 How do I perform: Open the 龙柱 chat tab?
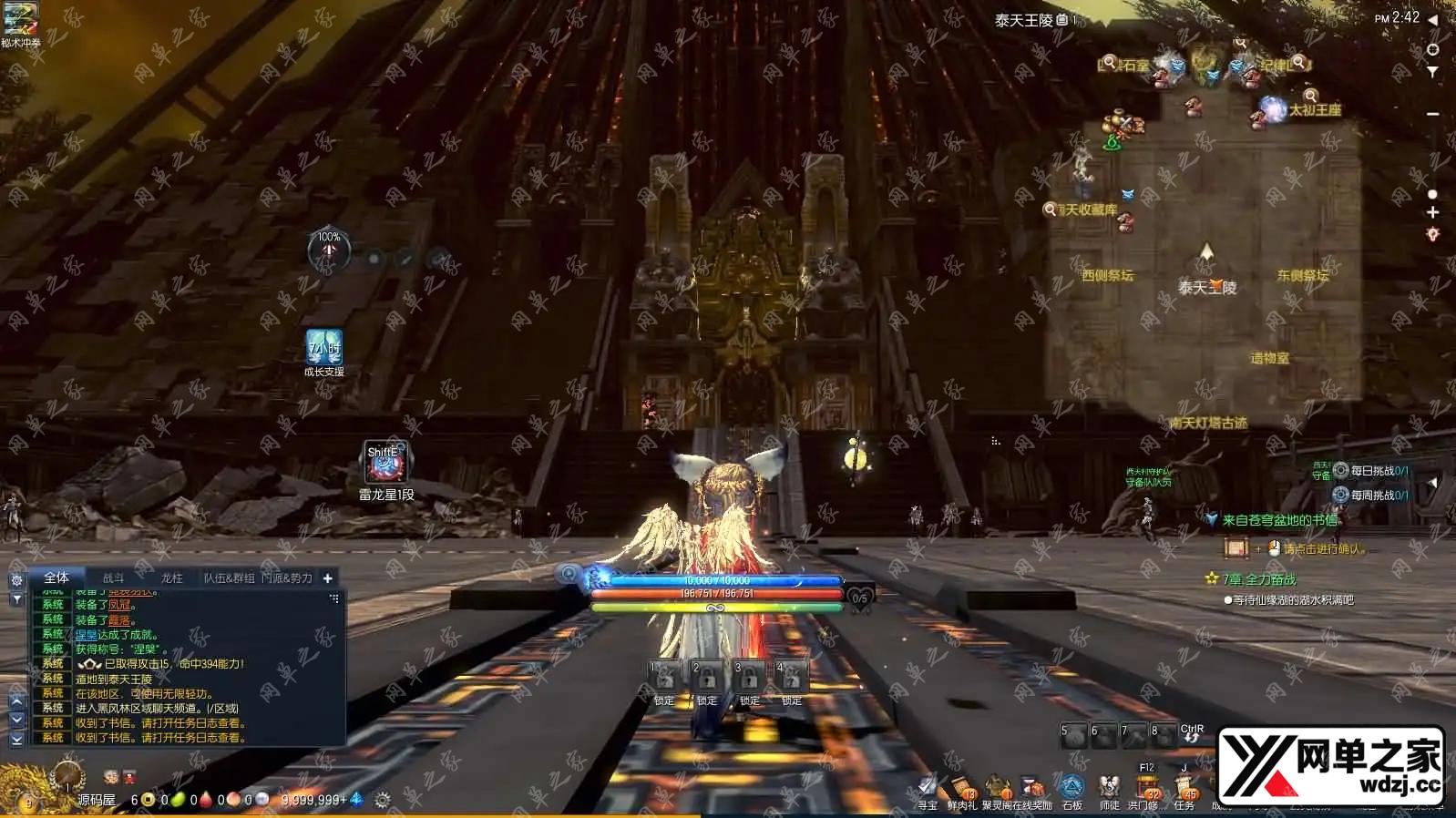pyautogui.click(x=171, y=578)
